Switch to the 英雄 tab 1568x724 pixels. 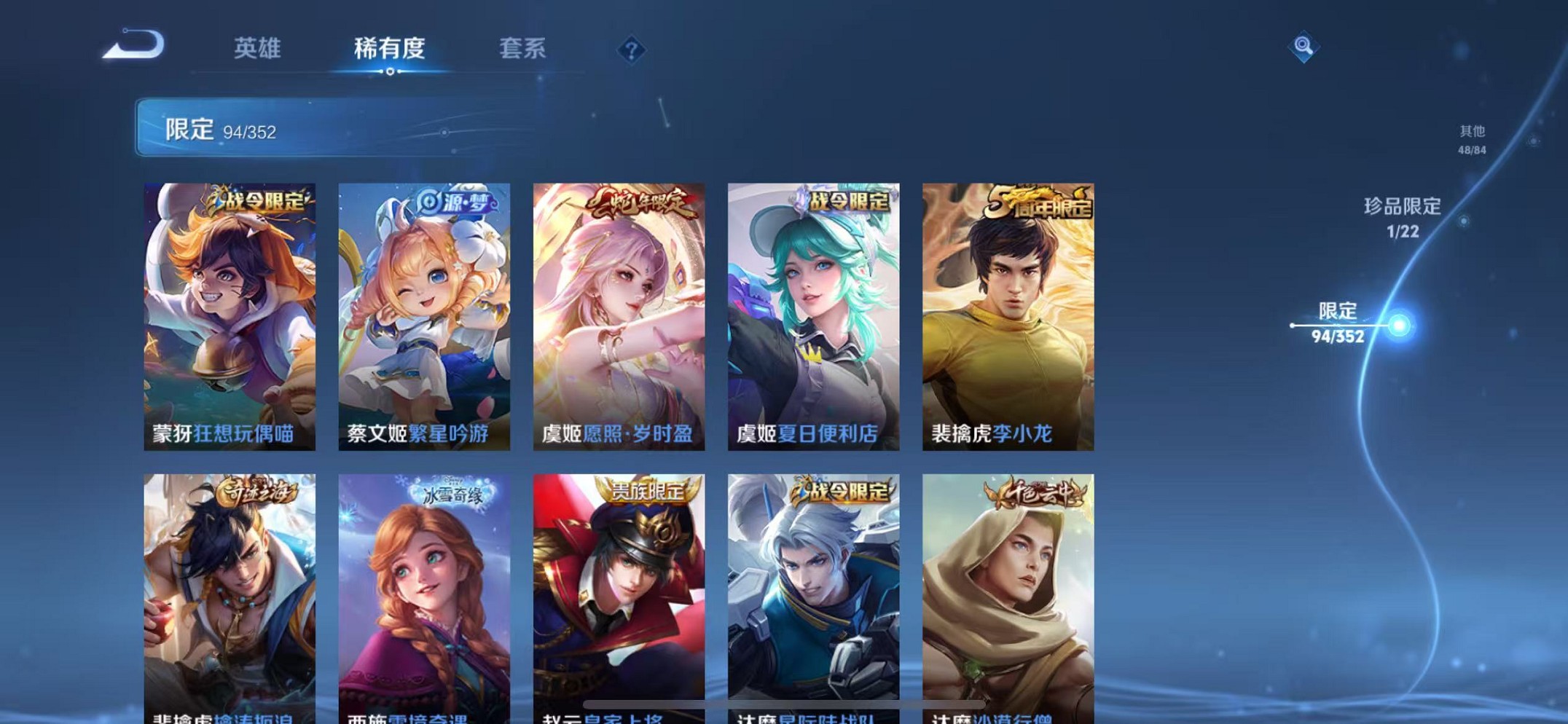[x=259, y=49]
